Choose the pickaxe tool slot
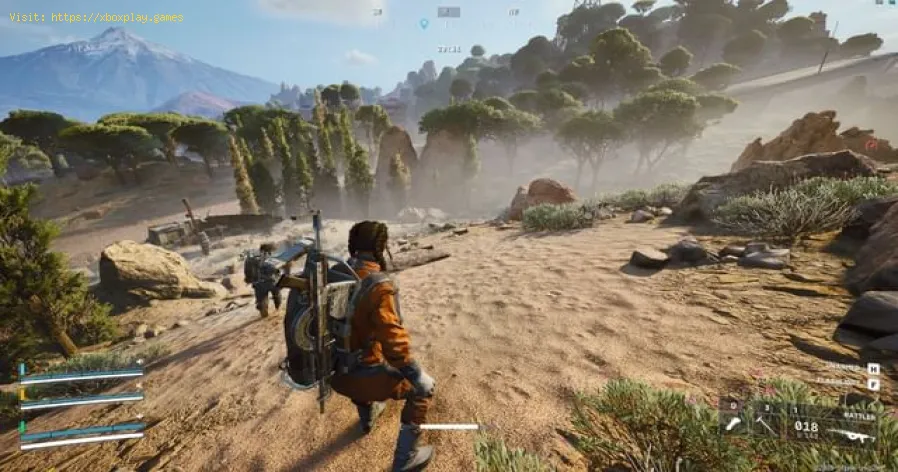898x472 pixels. click(764, 425)
